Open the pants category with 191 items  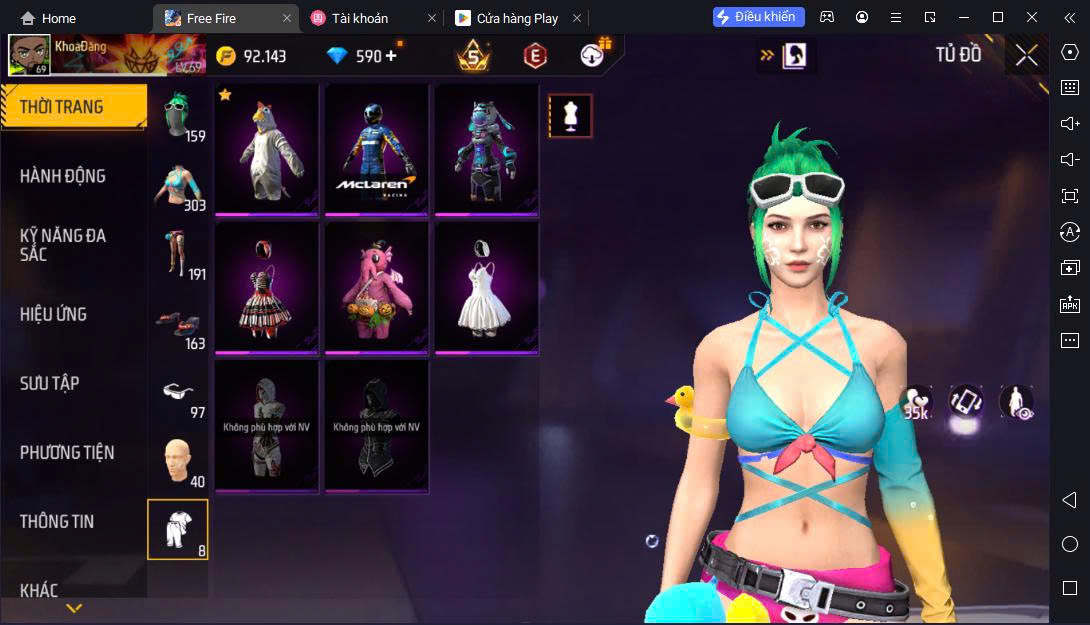pyautogui.click(x=178, y=253)
